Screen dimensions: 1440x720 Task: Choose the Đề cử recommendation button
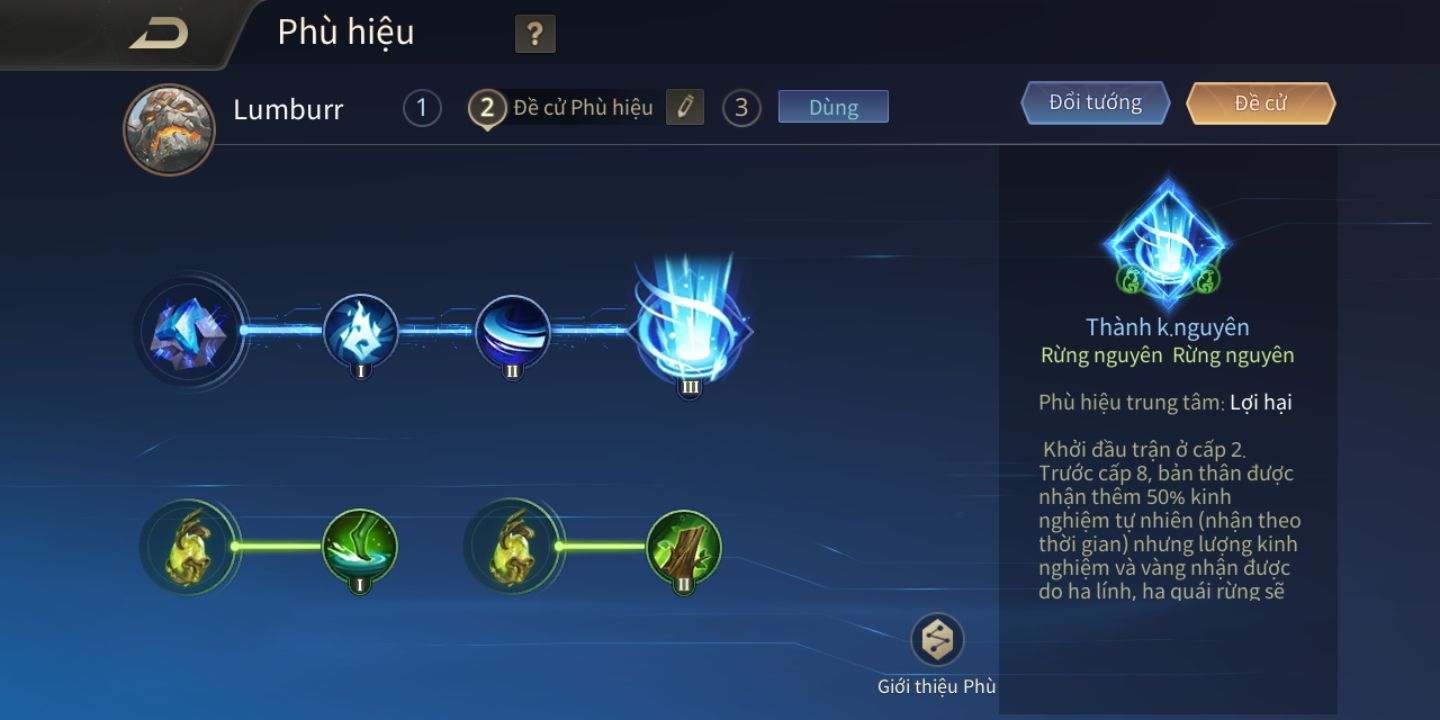tap(1260, 103)
